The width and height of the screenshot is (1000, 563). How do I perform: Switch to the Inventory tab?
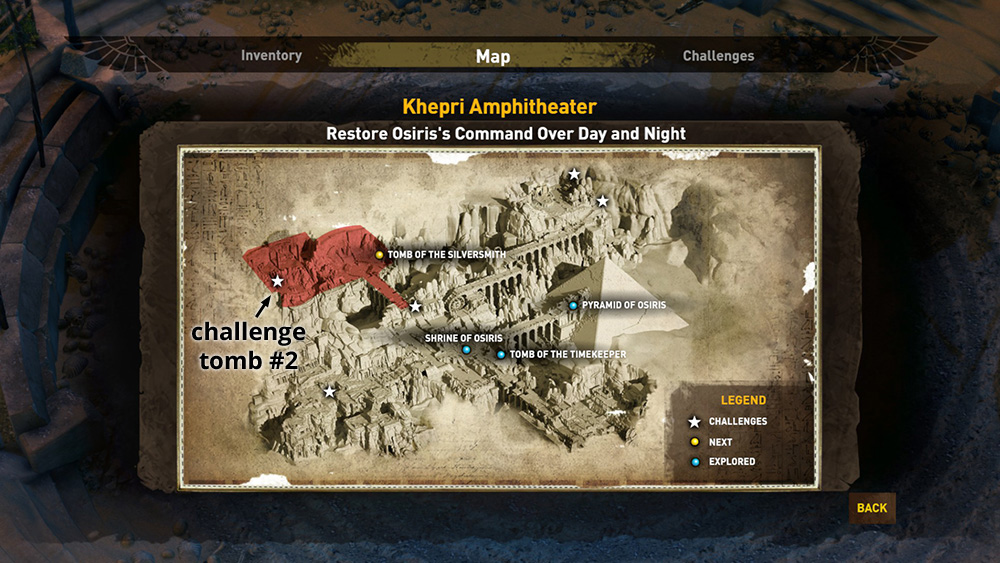click(271, 56)
